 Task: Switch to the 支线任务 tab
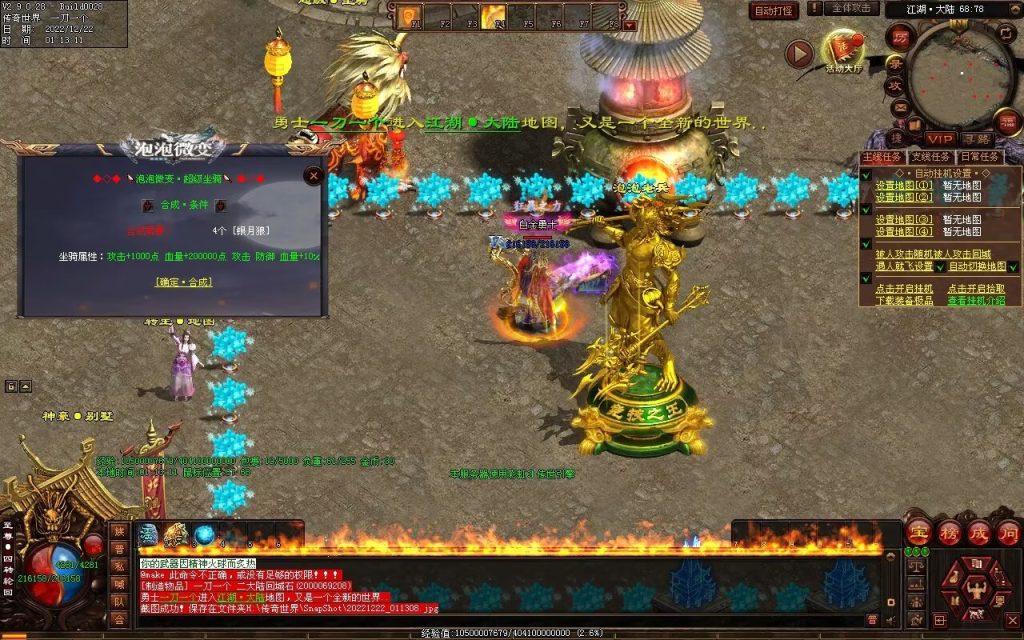pyautogui.click(x=932, y=157)
